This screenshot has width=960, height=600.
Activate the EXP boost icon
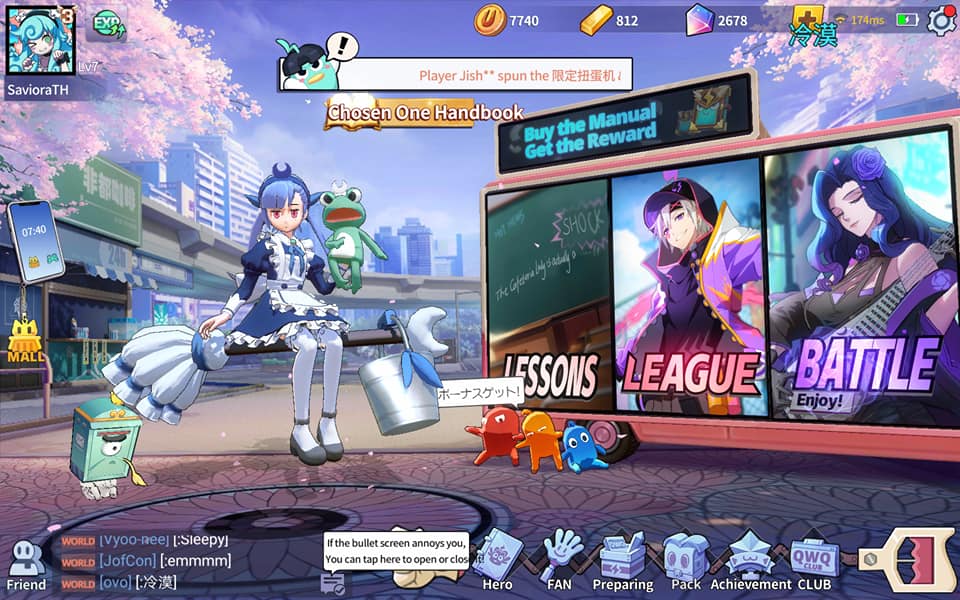point(108,25)
